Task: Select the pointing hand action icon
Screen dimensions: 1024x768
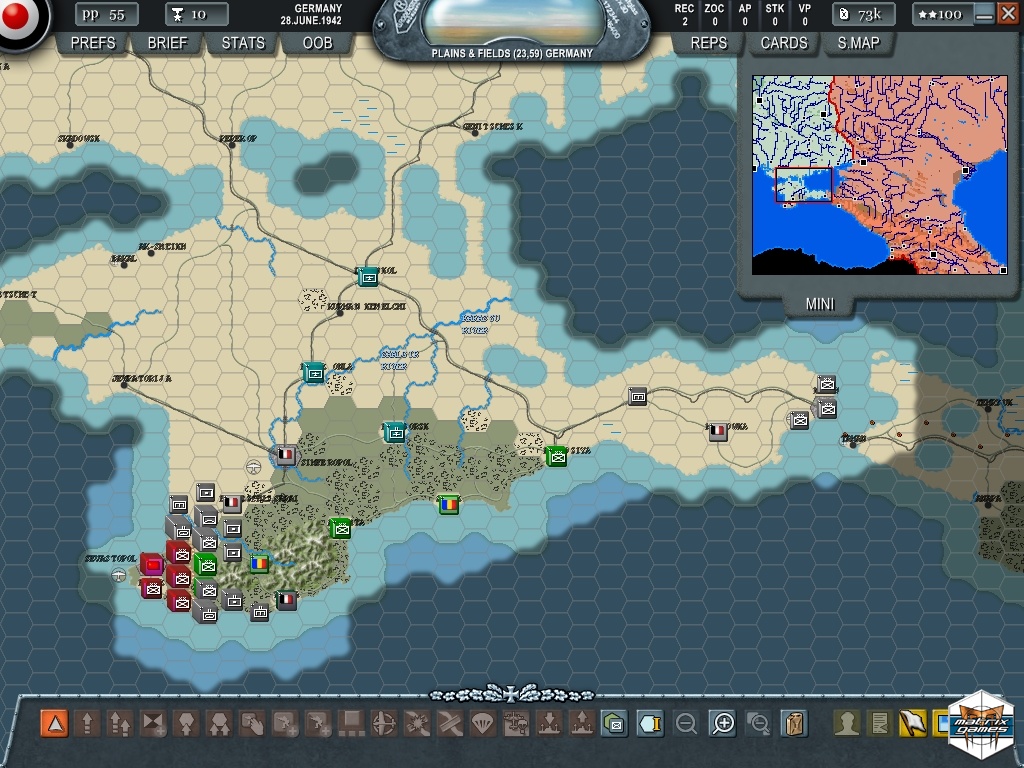Action: click(x=253, y=723)
